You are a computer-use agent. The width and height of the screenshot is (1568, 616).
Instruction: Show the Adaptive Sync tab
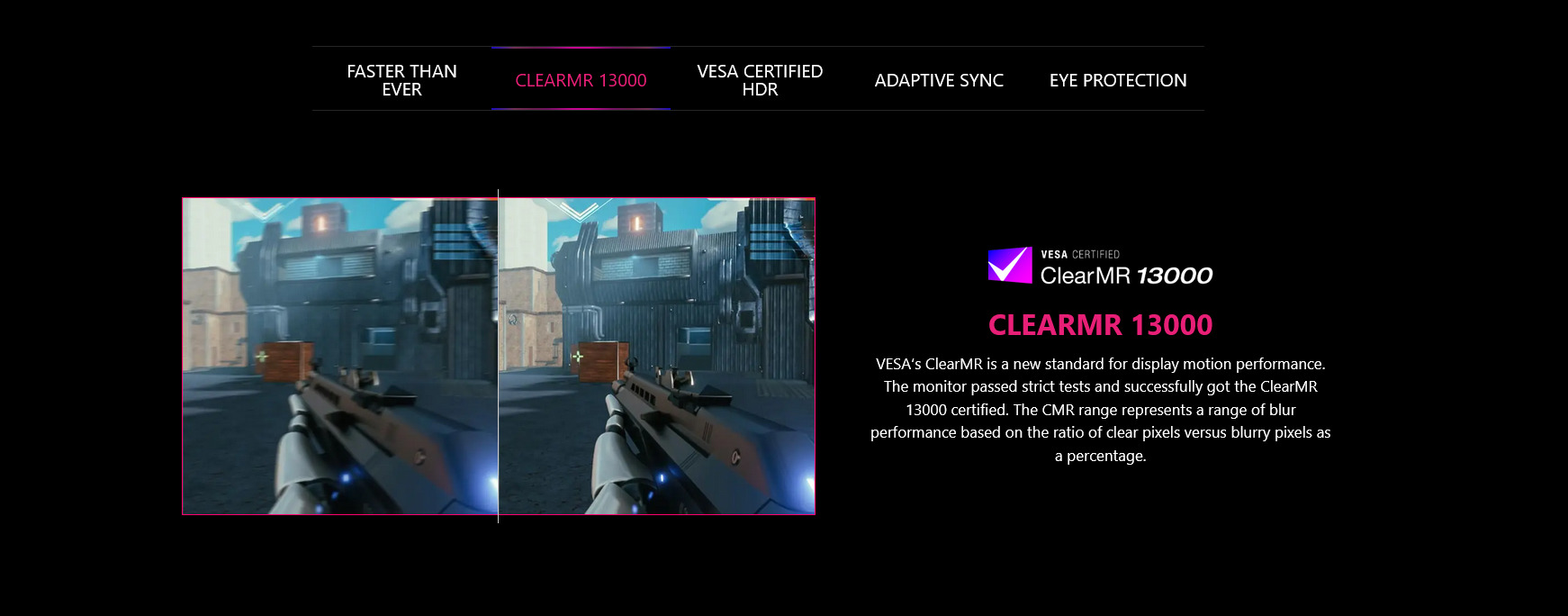click(939, 80)
